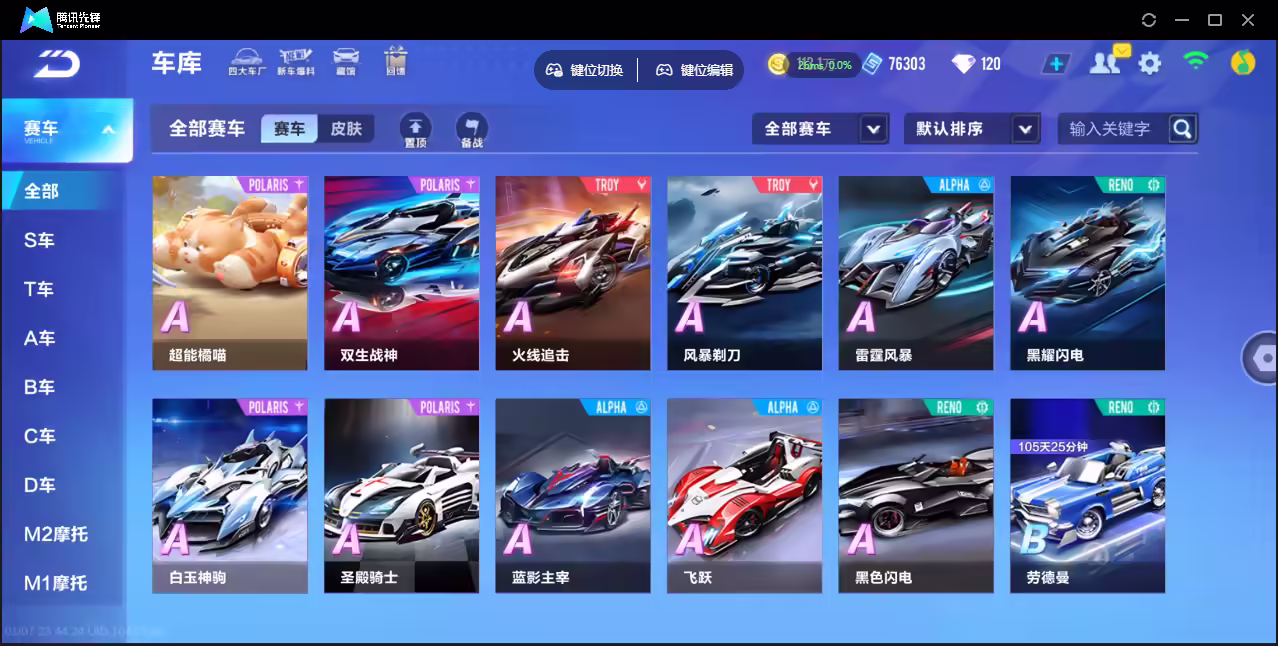Click the 置顶 pin button
The width and height of the screenshot is (1278, 646).
tap(416, 130)
